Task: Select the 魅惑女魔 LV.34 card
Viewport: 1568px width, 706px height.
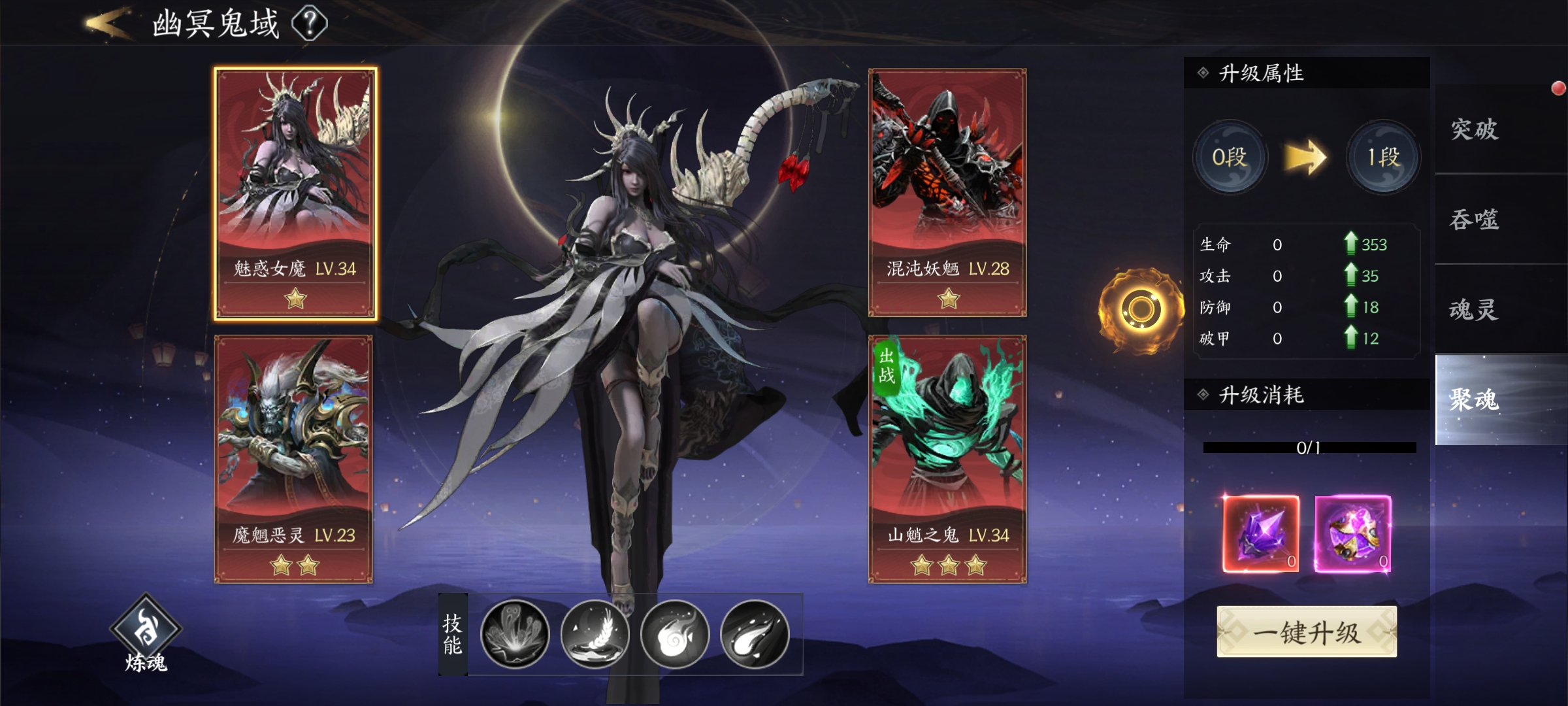Action: click(295, 193)
